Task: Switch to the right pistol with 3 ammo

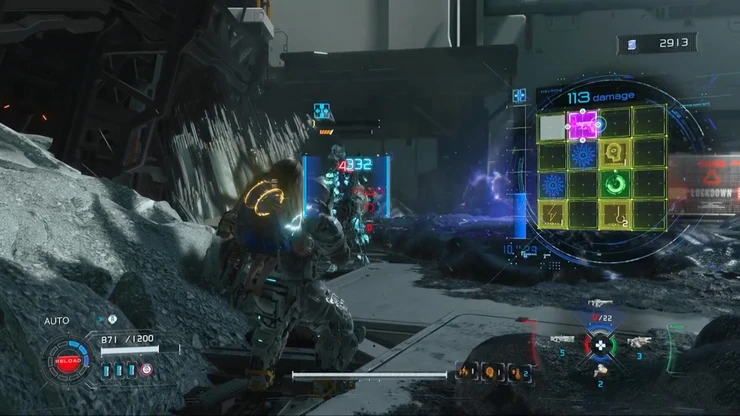Action: click(x=638, y=341)
